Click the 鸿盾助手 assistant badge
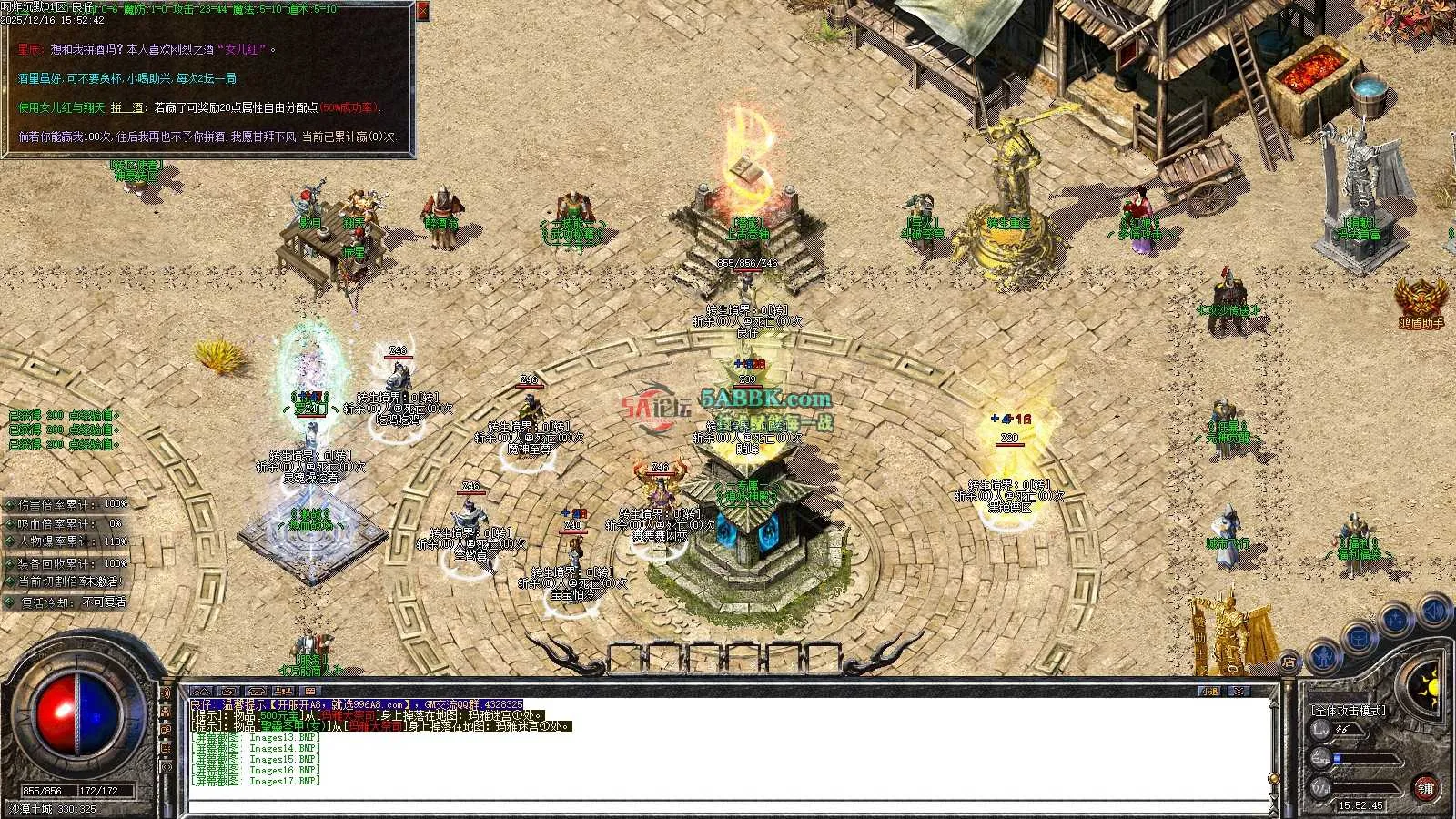The width and height of the screenshot is (1456, 819). (1421, 301)
